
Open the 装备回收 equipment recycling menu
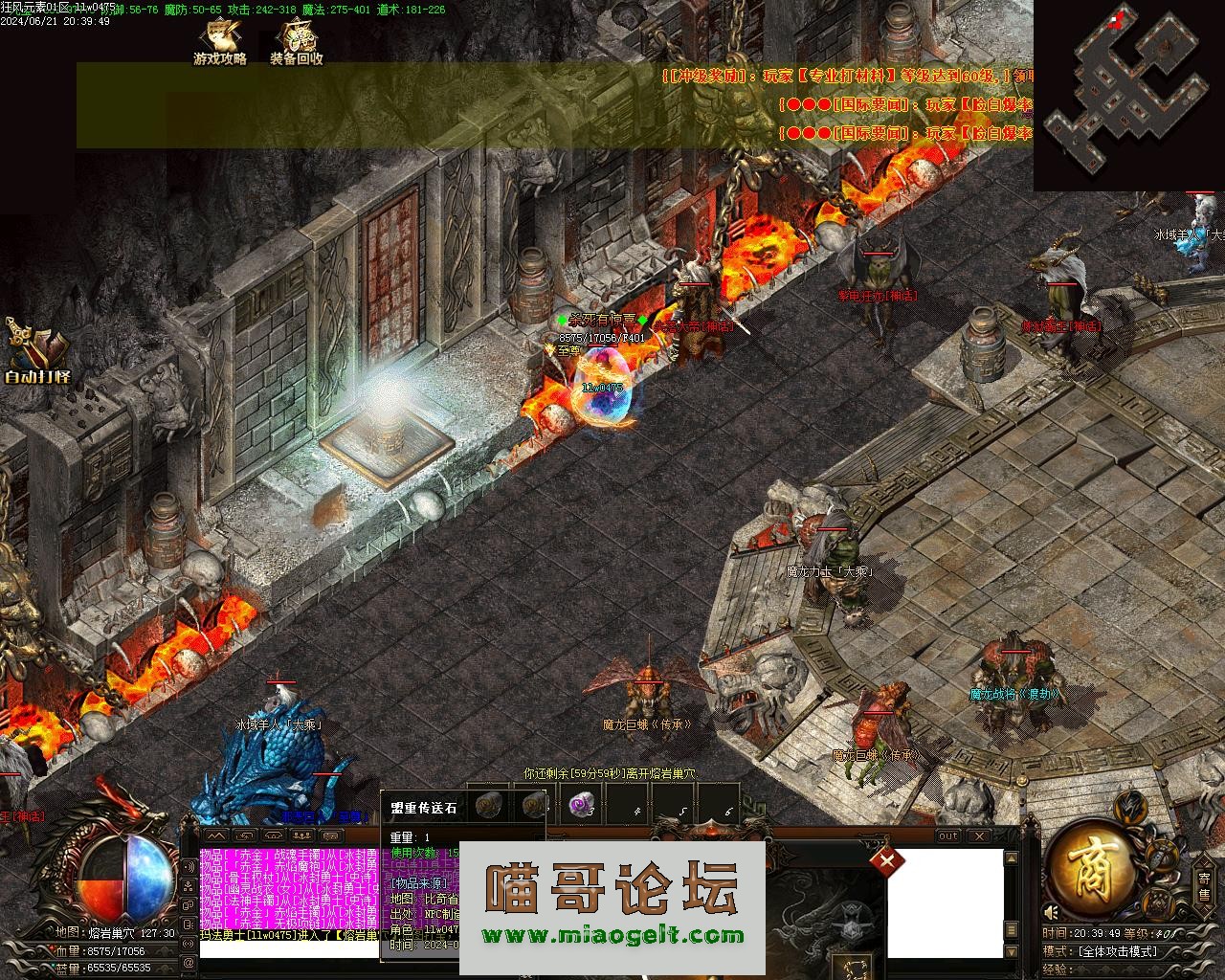coord(297,43)
